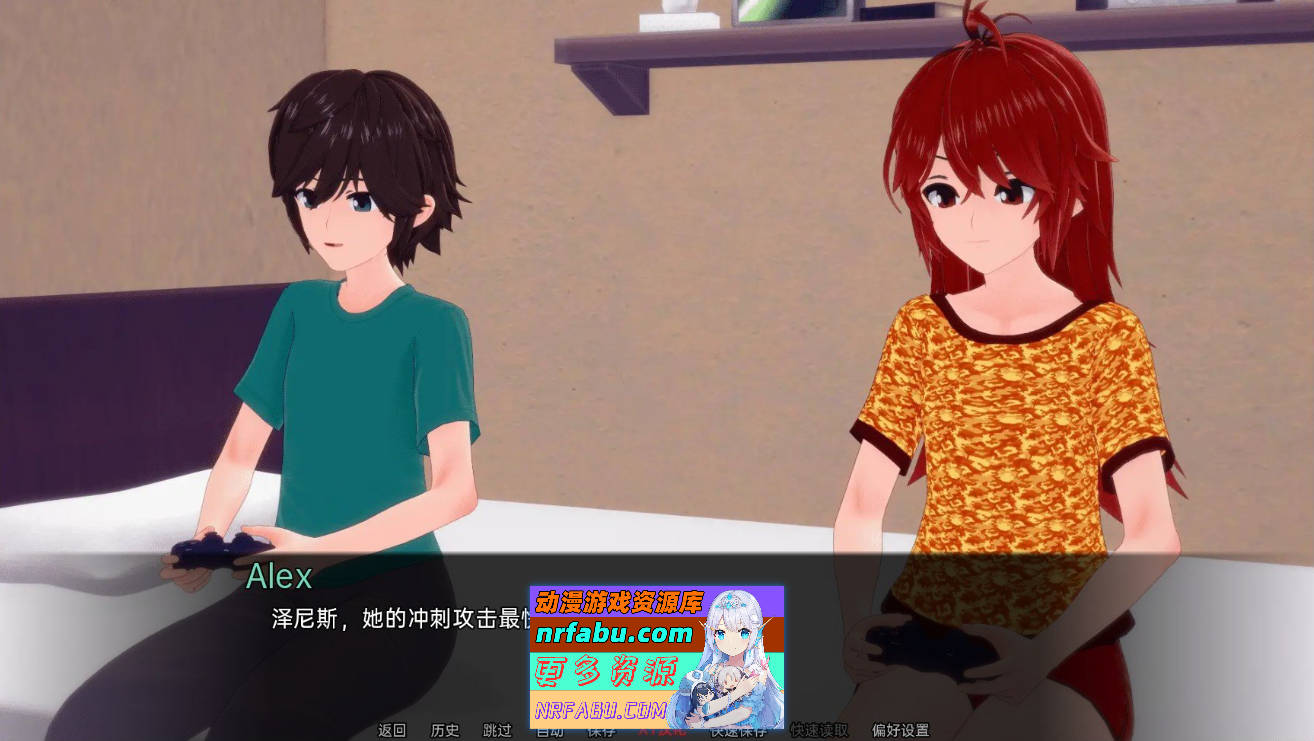
Task: Click 返回 to go back
Action: click(x=390, y=732)
